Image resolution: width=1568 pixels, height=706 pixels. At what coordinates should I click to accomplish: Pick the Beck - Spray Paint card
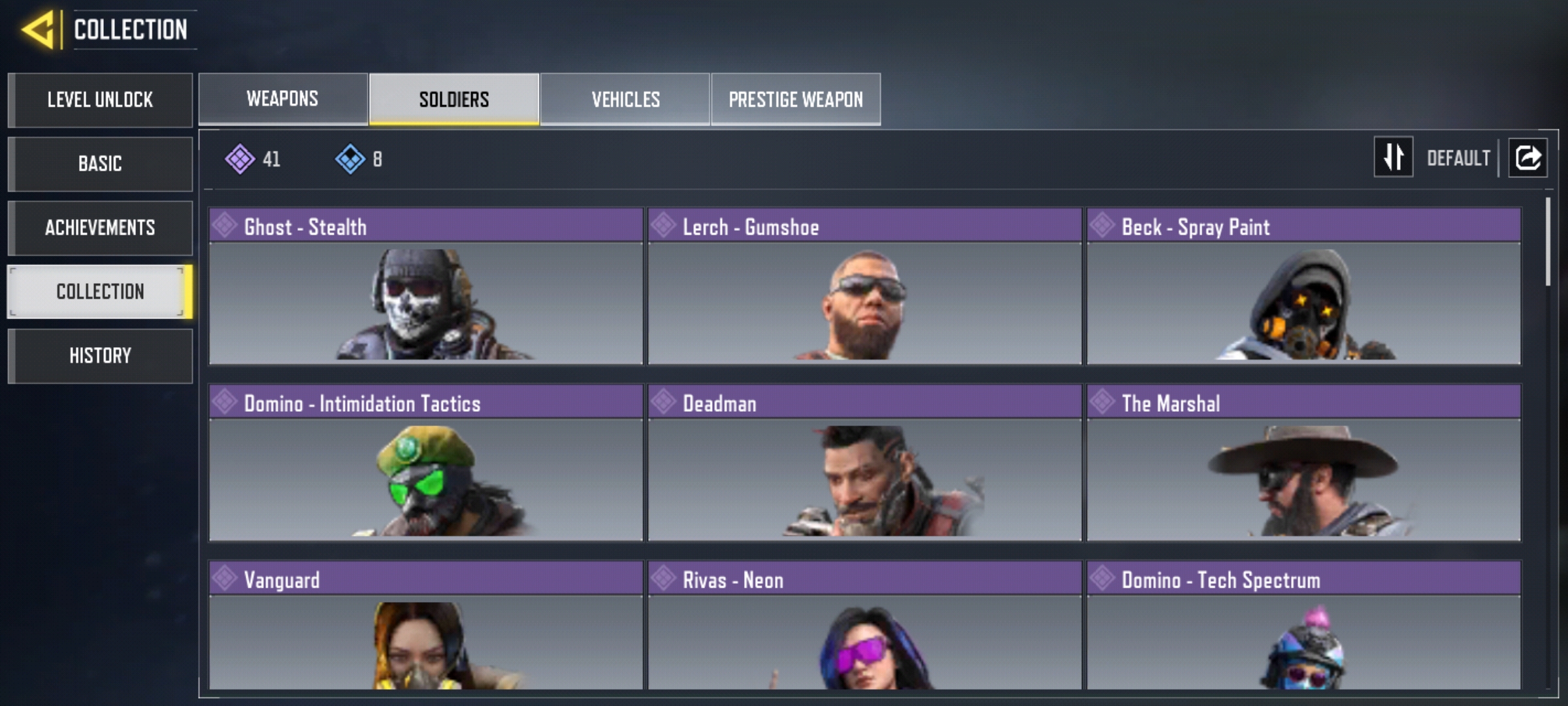[1303, 286]
